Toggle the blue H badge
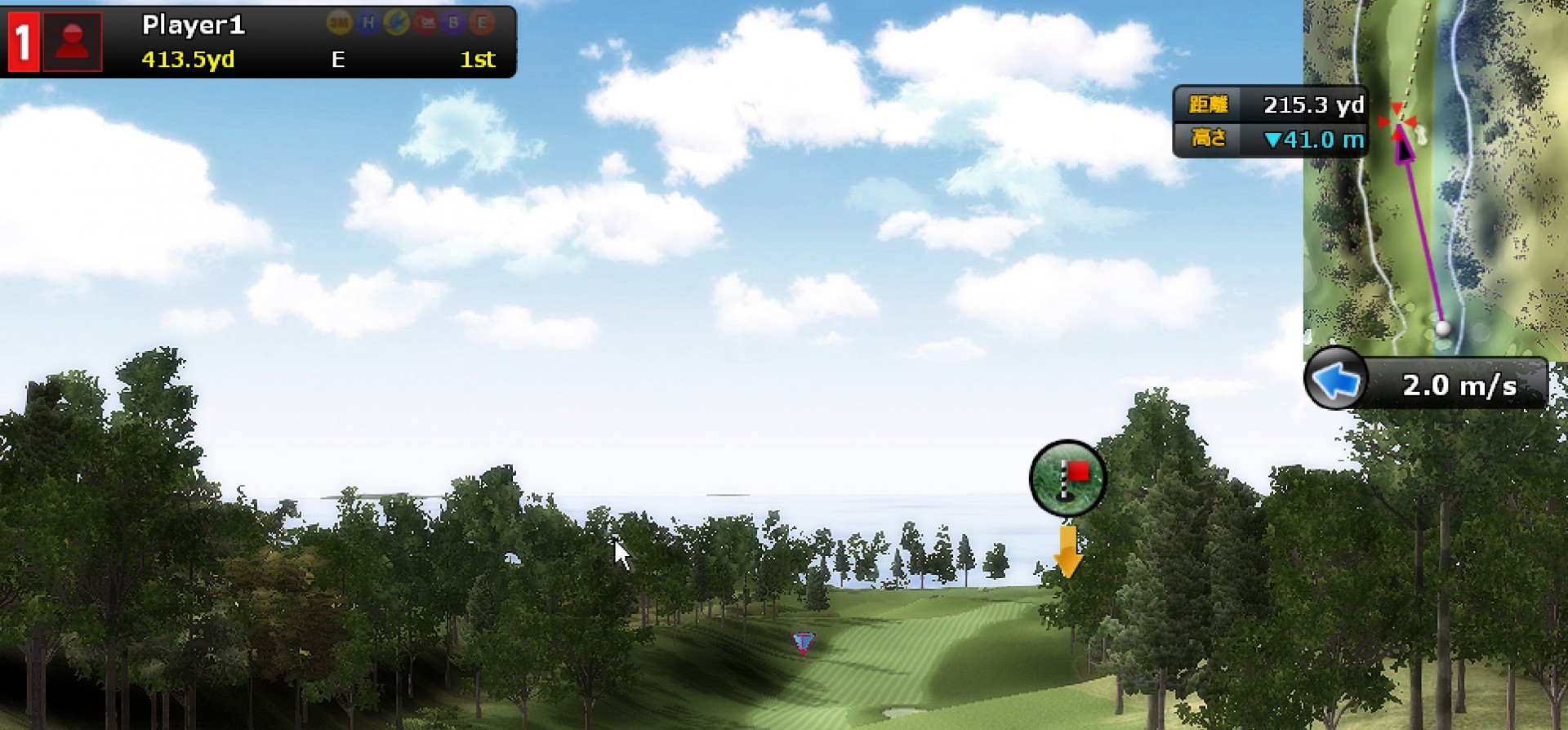This screenshot has height=730, width=1568. 368,23
